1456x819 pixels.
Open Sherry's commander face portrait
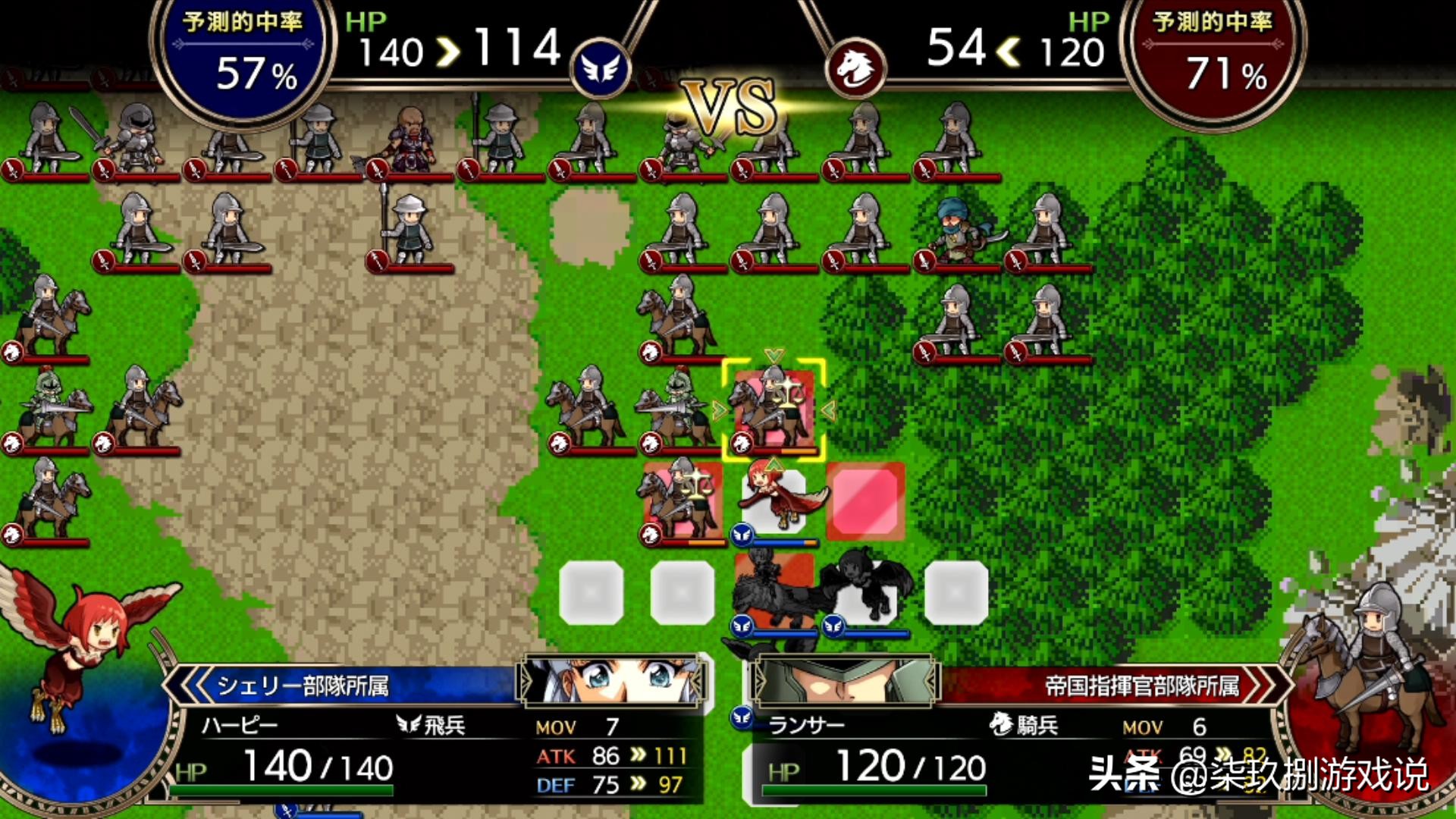point(612,680)
